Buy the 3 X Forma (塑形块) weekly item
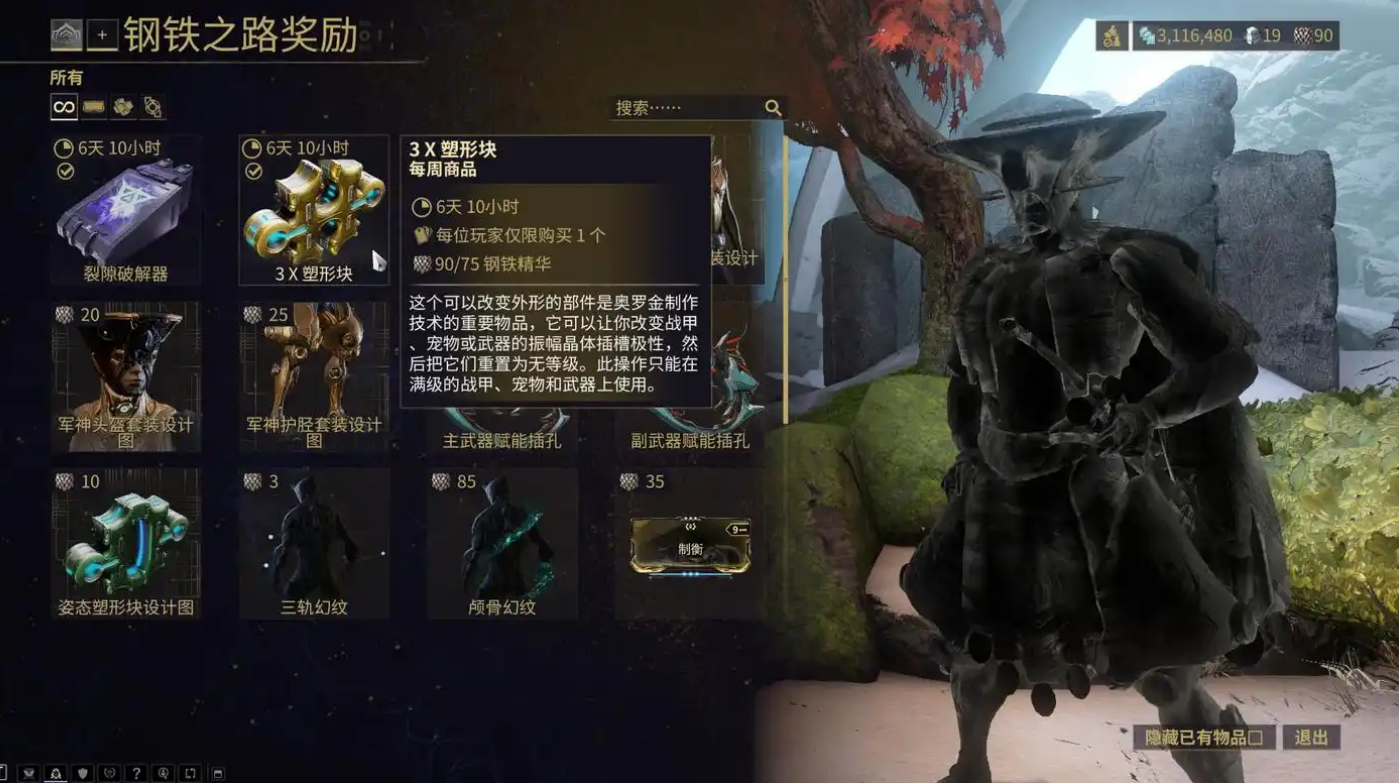1399x783 pixels. tap(314, 212)
